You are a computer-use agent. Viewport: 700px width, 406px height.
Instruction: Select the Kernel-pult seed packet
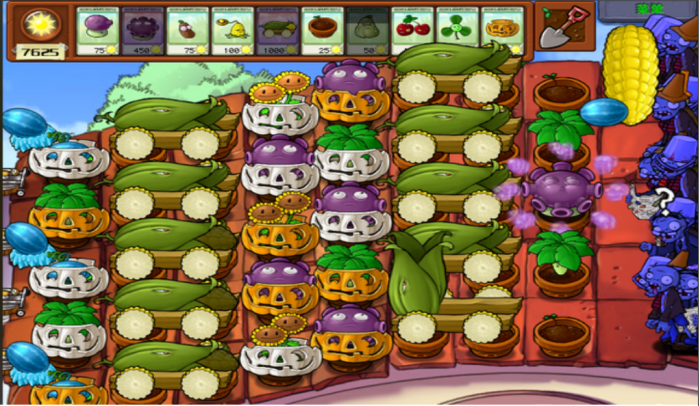[x=233, y=30]
